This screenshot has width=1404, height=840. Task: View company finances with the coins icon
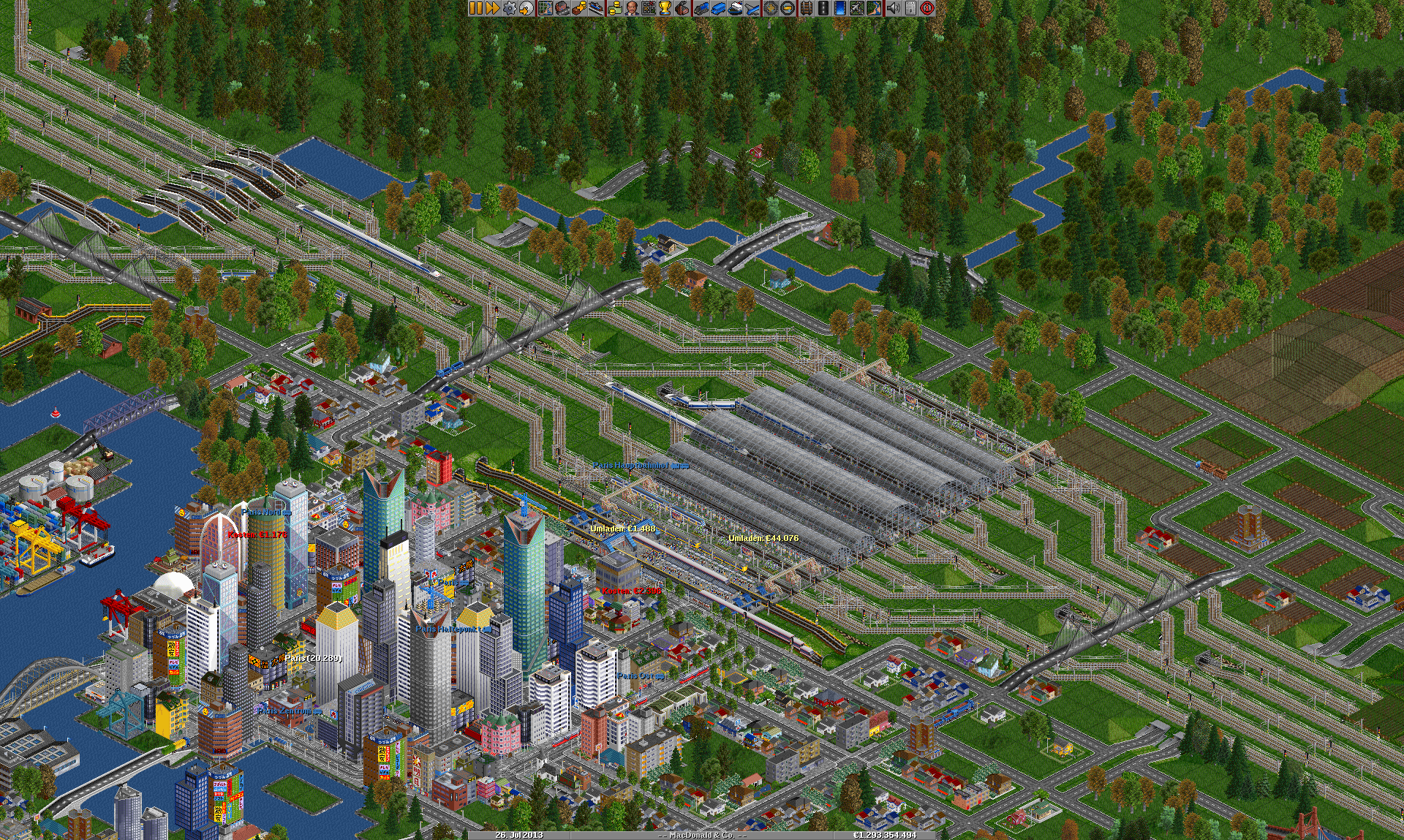click(x=614, y=8)
